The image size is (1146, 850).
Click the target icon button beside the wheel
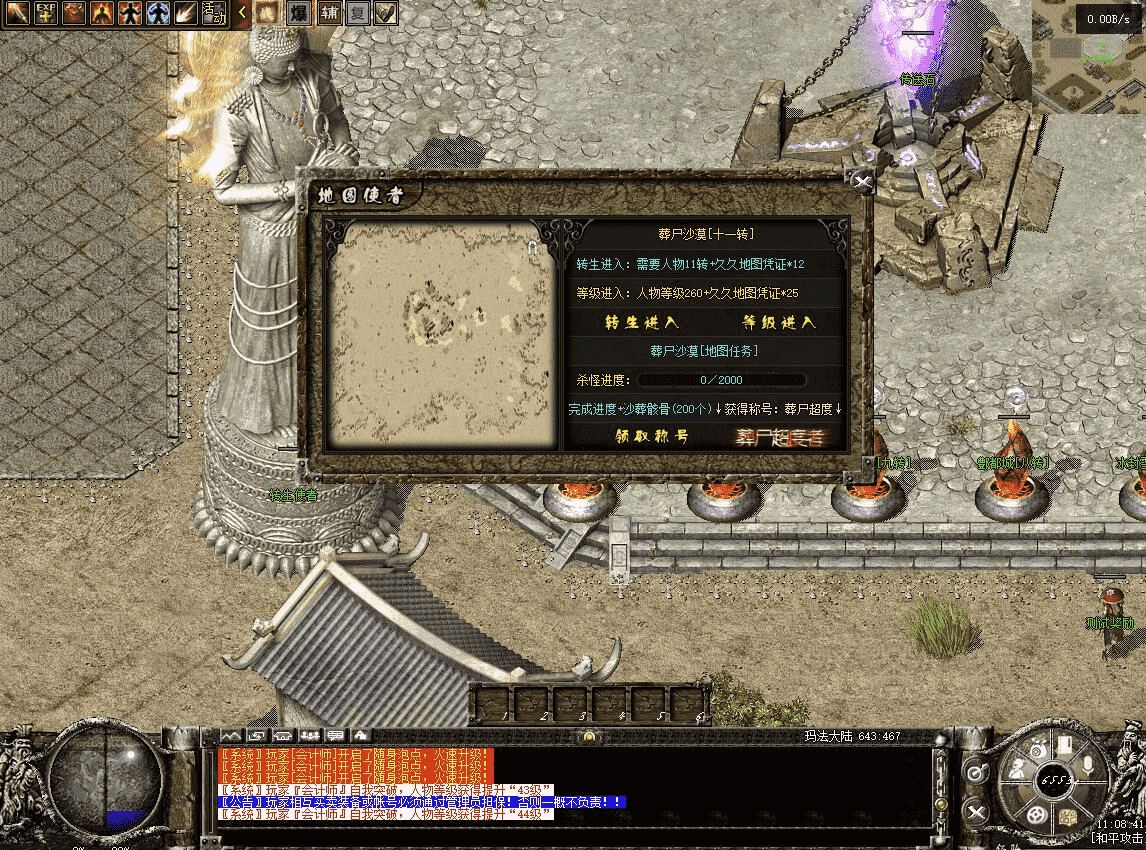pos(977,773)
